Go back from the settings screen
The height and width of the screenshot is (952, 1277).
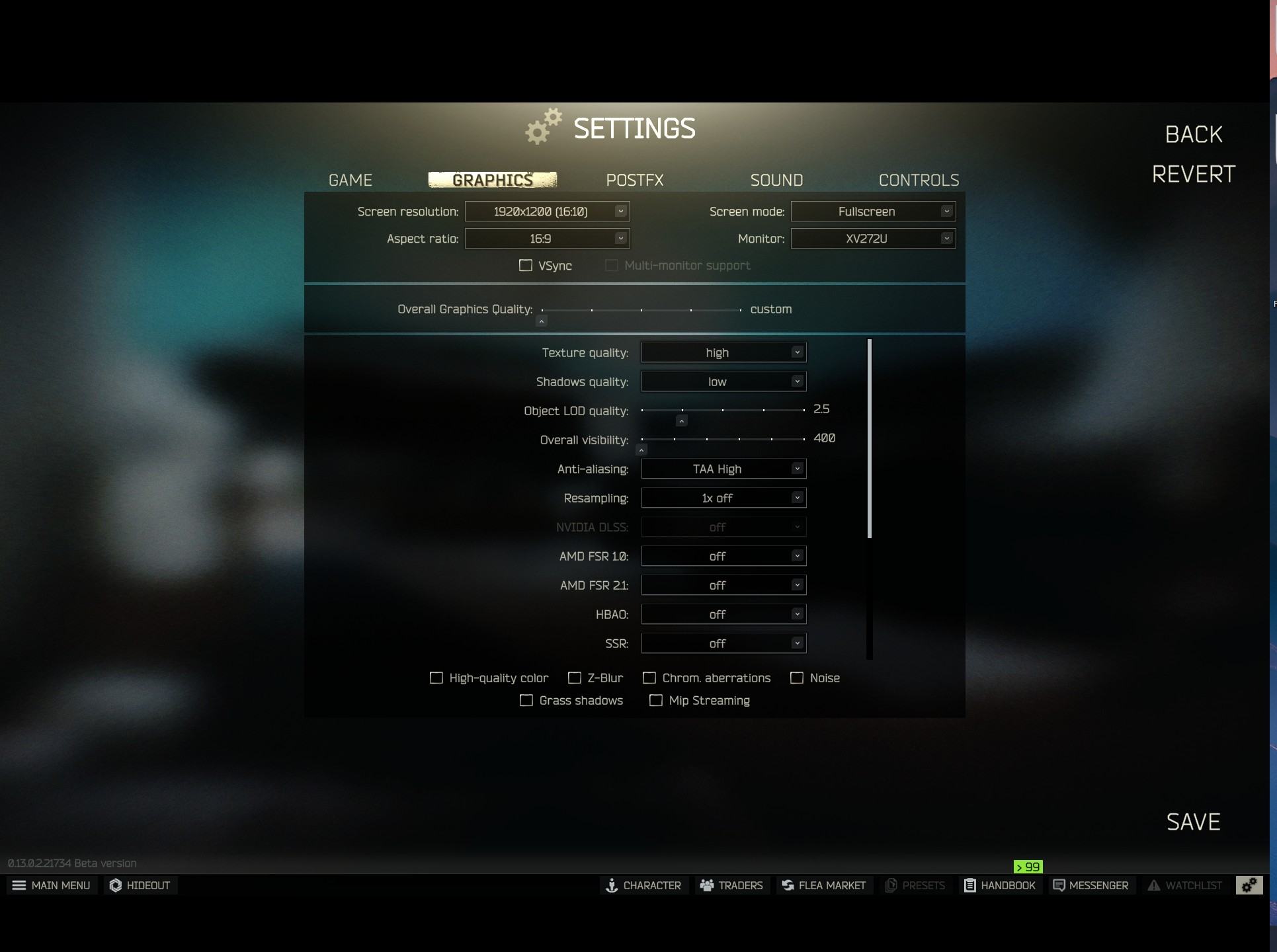[1193, 135]
